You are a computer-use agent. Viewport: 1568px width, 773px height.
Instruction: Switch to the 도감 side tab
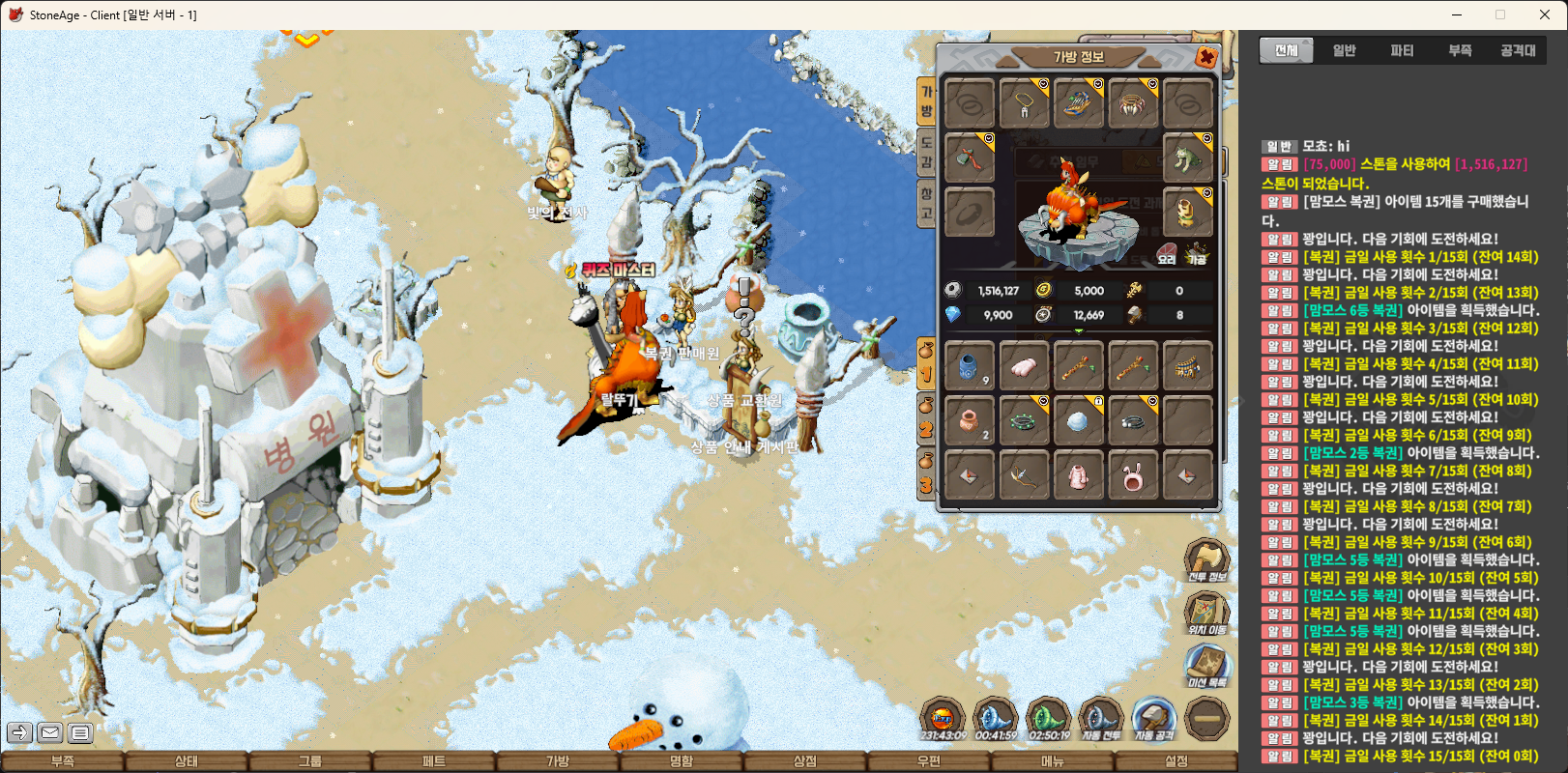[x=926, y=153]
